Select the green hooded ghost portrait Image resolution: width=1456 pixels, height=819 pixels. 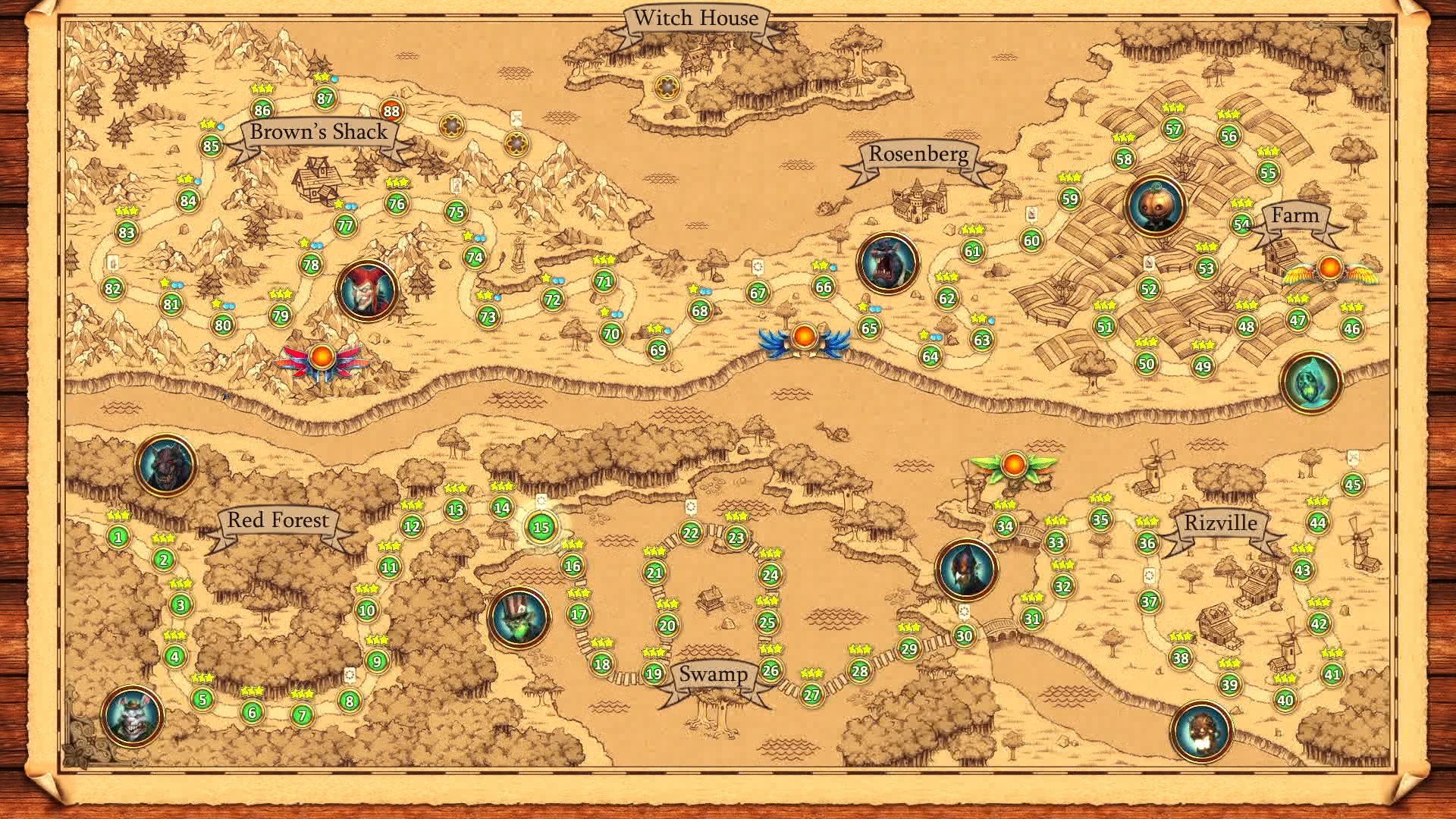click(1310, 383)
